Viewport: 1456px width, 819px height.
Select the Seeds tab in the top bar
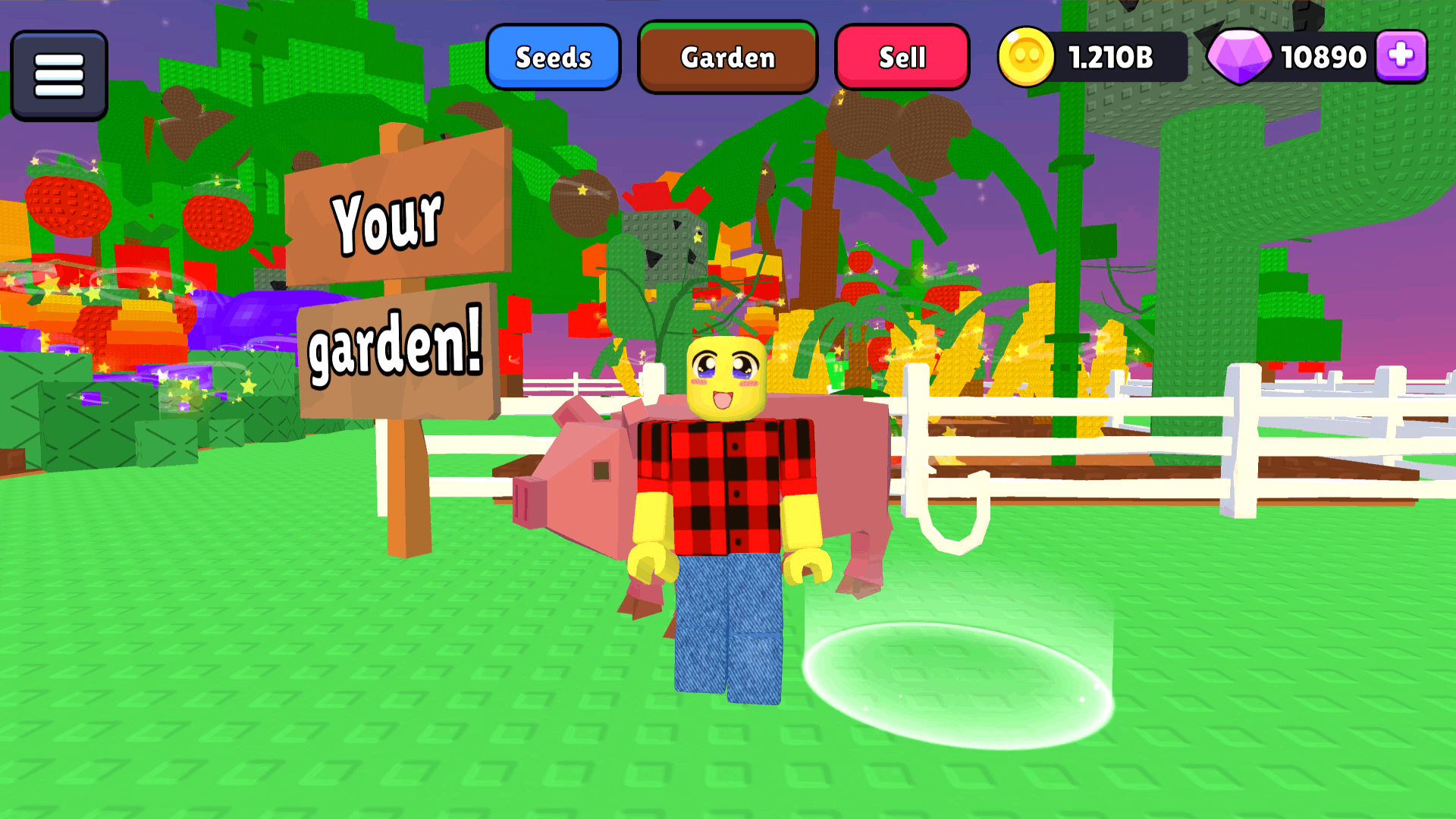pos(554,57)
